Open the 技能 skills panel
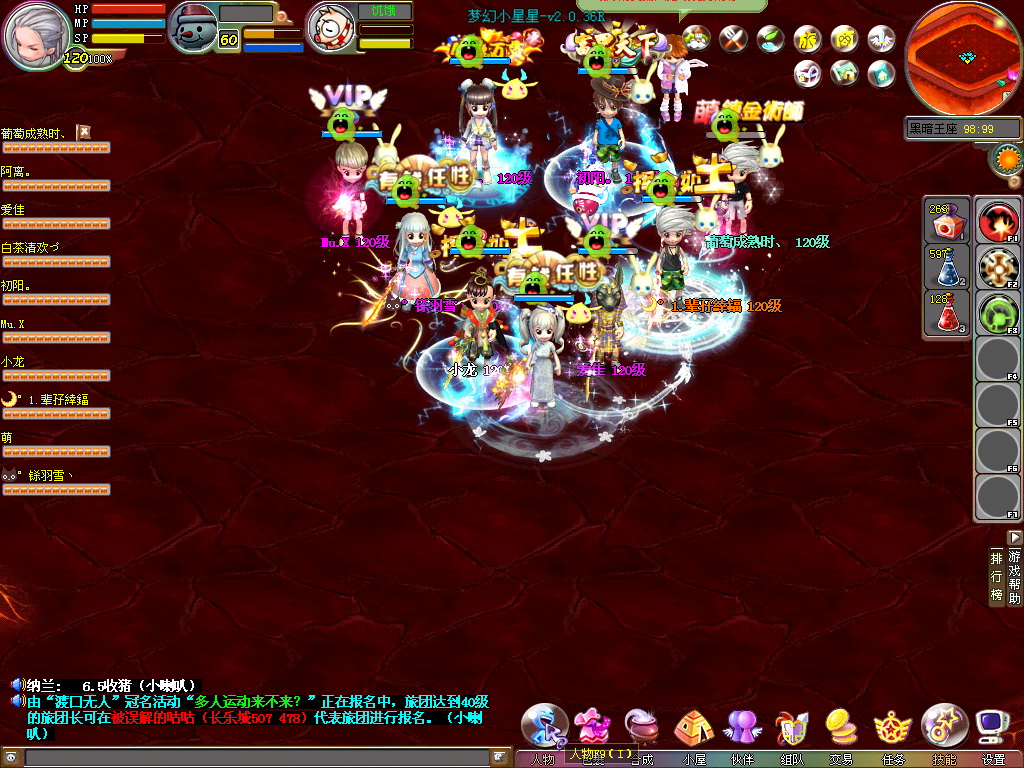The image size is (1024, 768). point(943,726)
